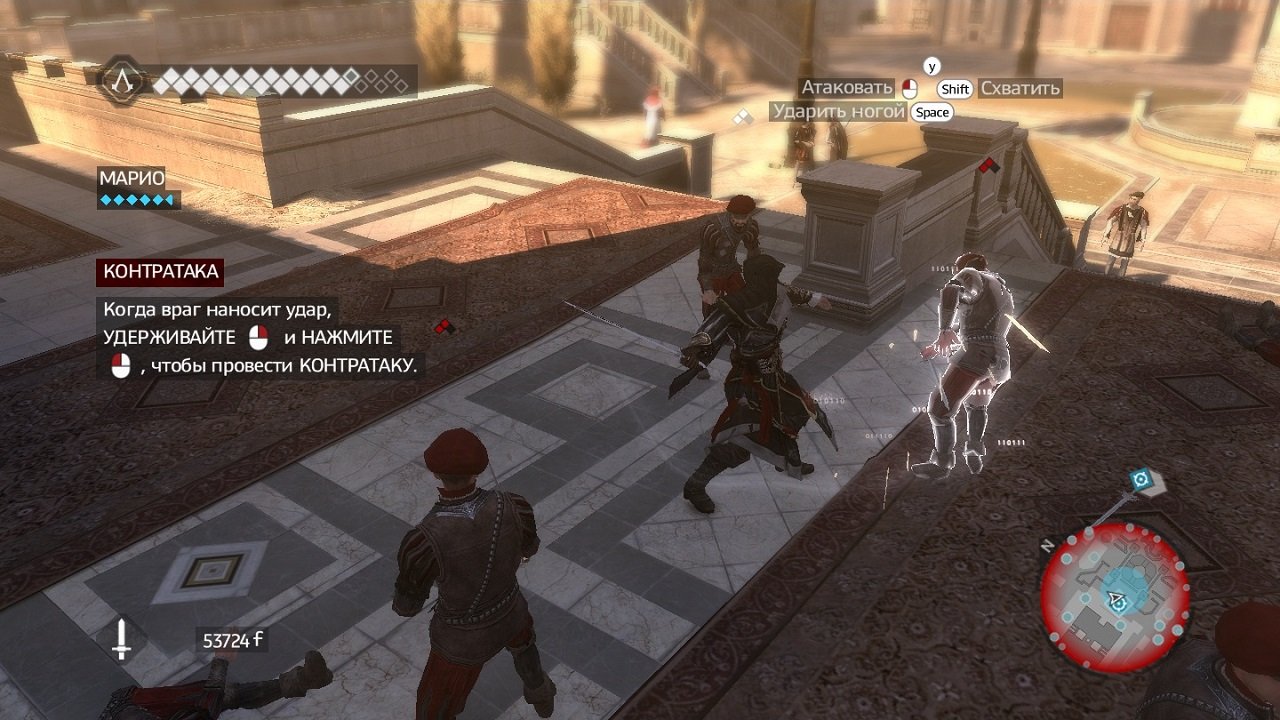1280x720 pixels.
Task: Click the enemy awareness diamond below the combat prompts
Action: coord(742,117)
